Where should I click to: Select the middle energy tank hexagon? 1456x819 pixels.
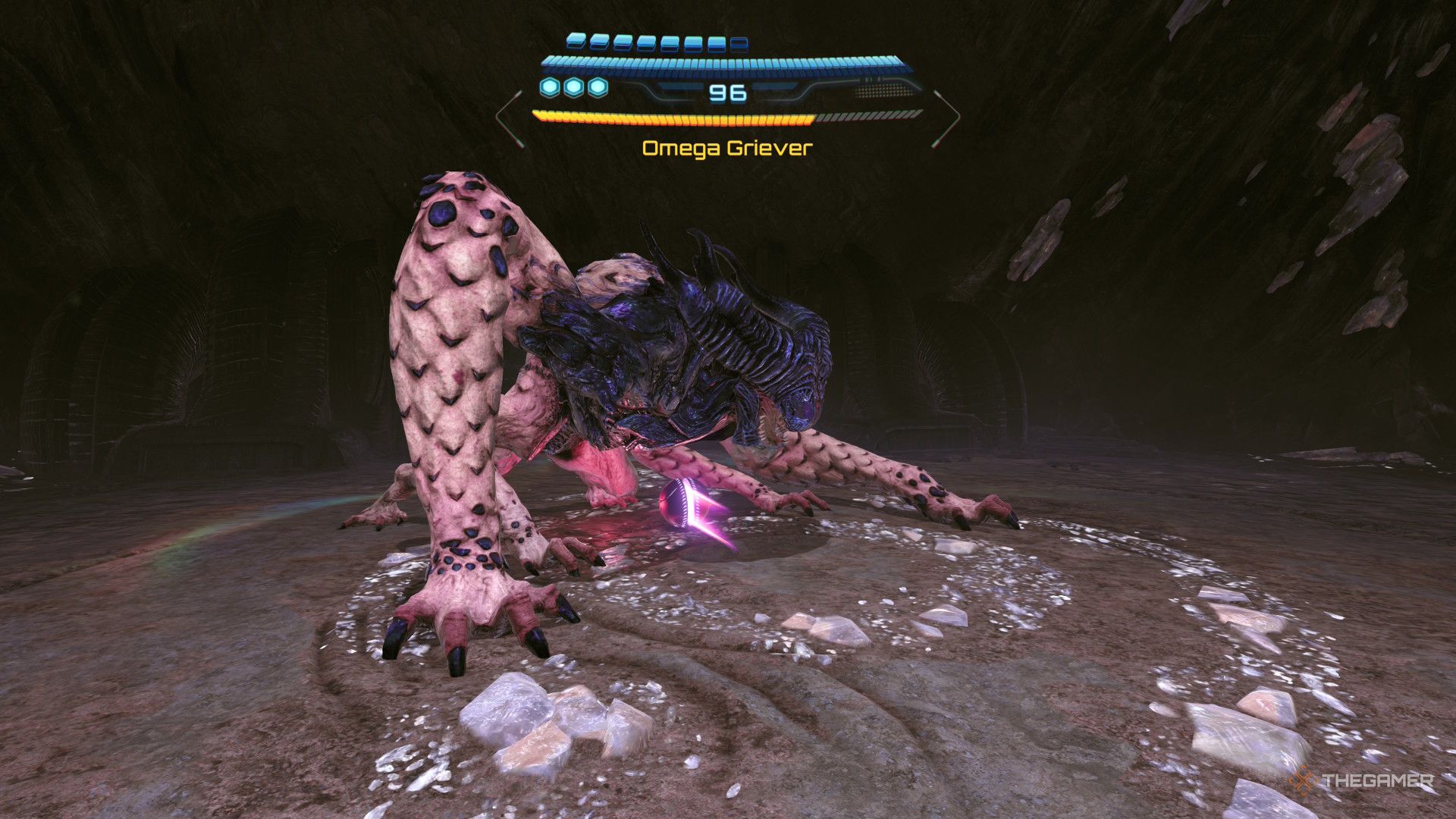573,88
